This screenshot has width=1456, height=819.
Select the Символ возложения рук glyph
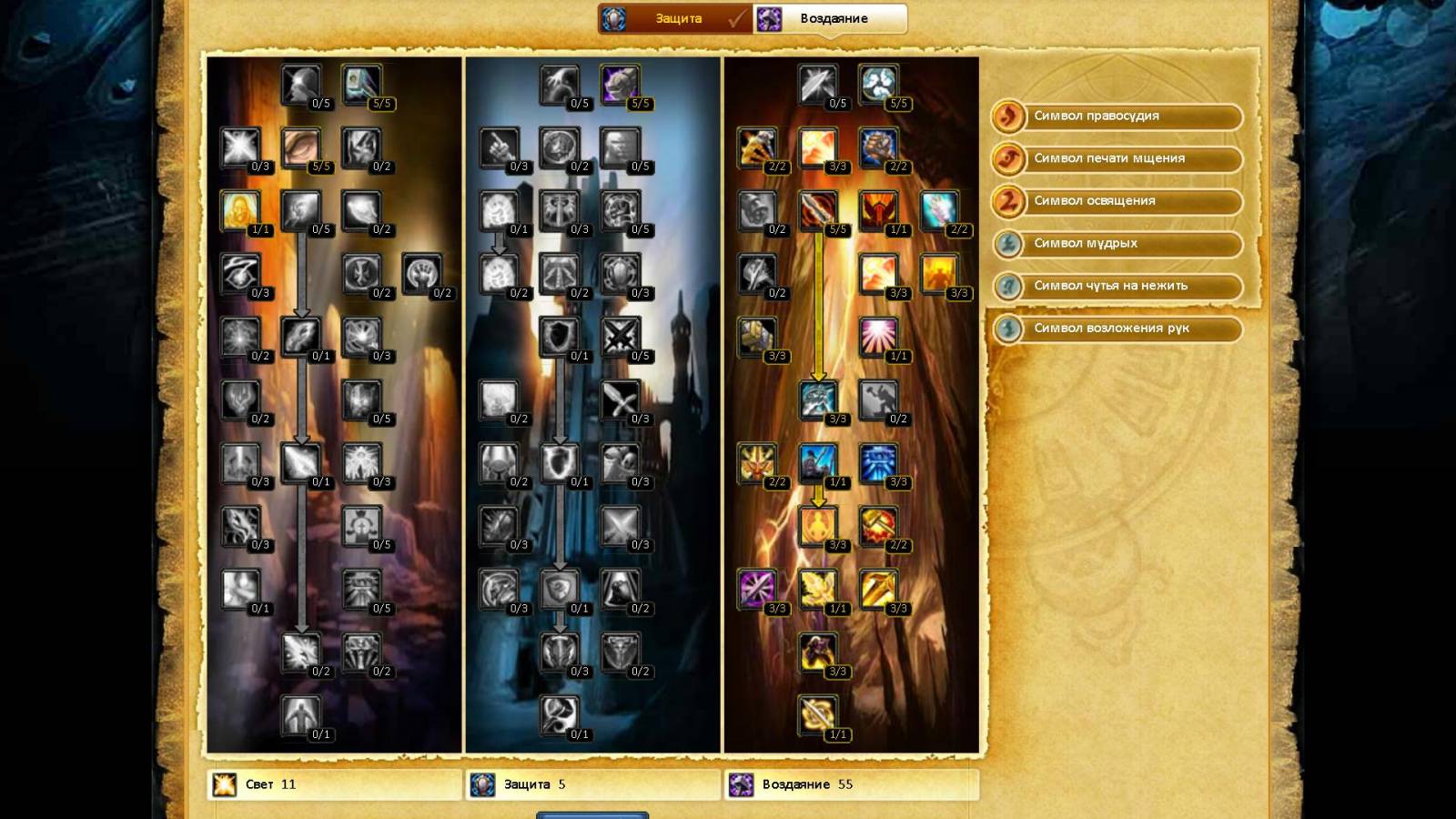coord(1117,329)
